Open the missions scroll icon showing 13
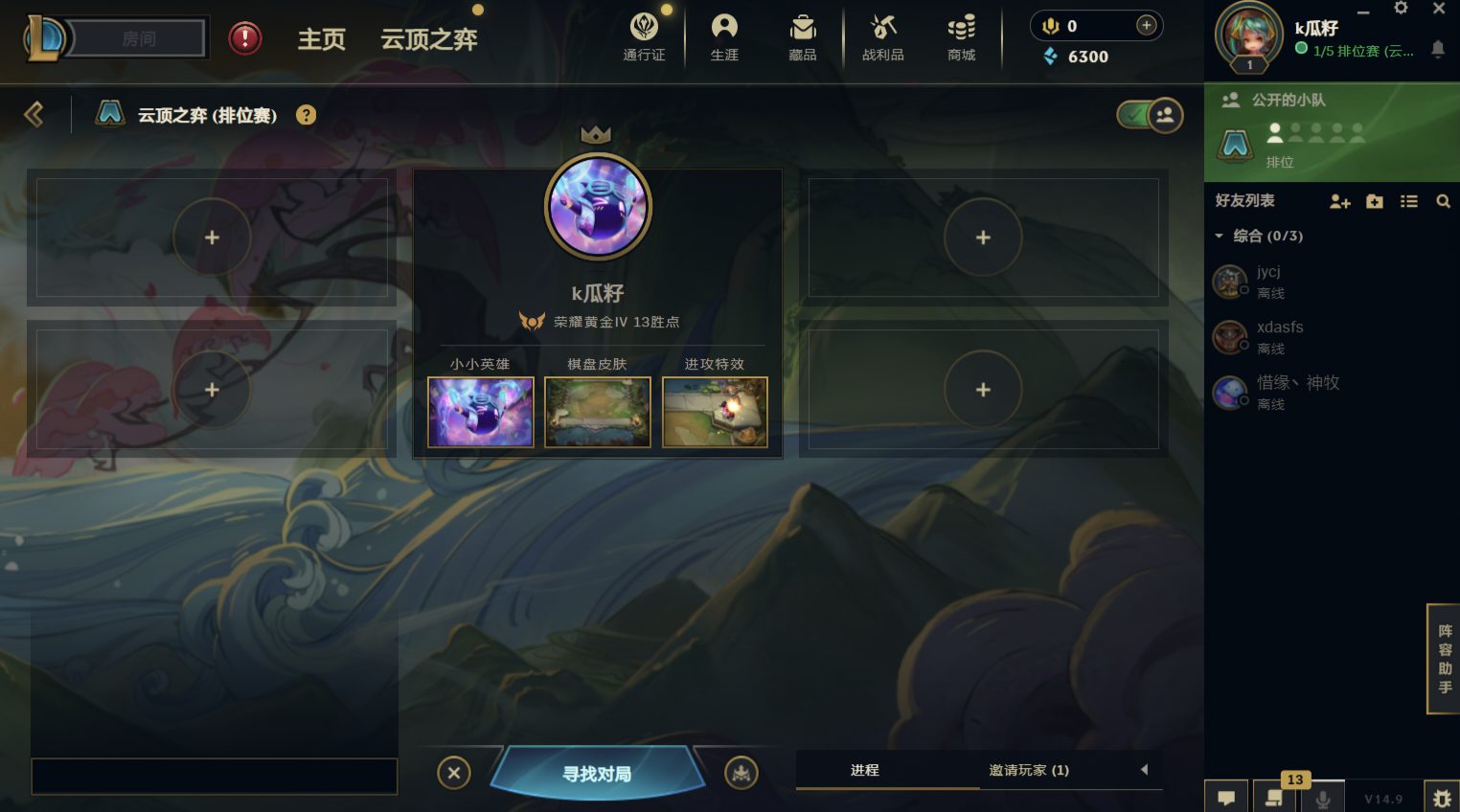 pos(1274,796)
